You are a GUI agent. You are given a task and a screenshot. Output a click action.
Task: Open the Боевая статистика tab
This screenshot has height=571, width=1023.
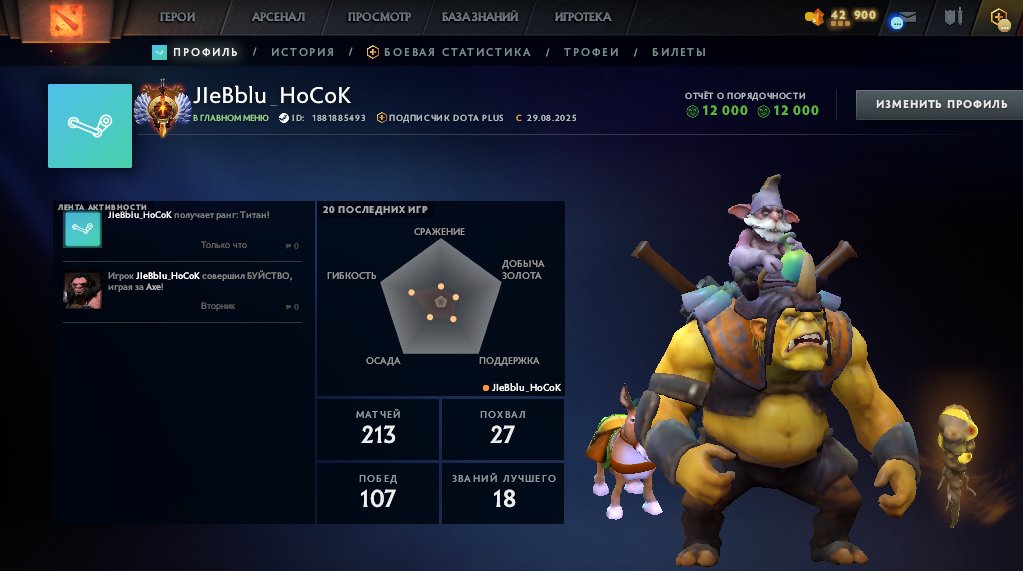448,52
